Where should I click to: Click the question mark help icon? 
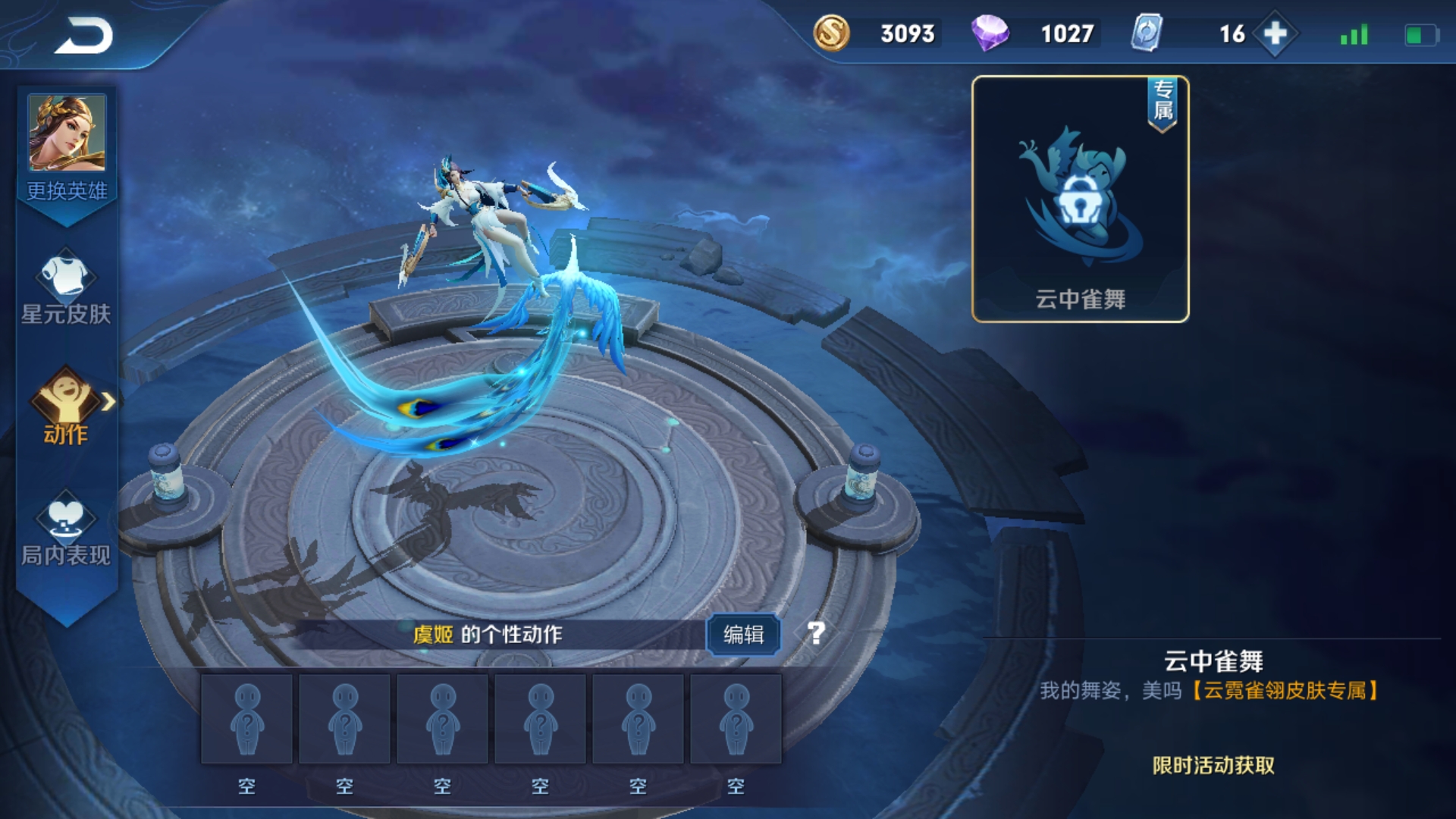[815, 632]
